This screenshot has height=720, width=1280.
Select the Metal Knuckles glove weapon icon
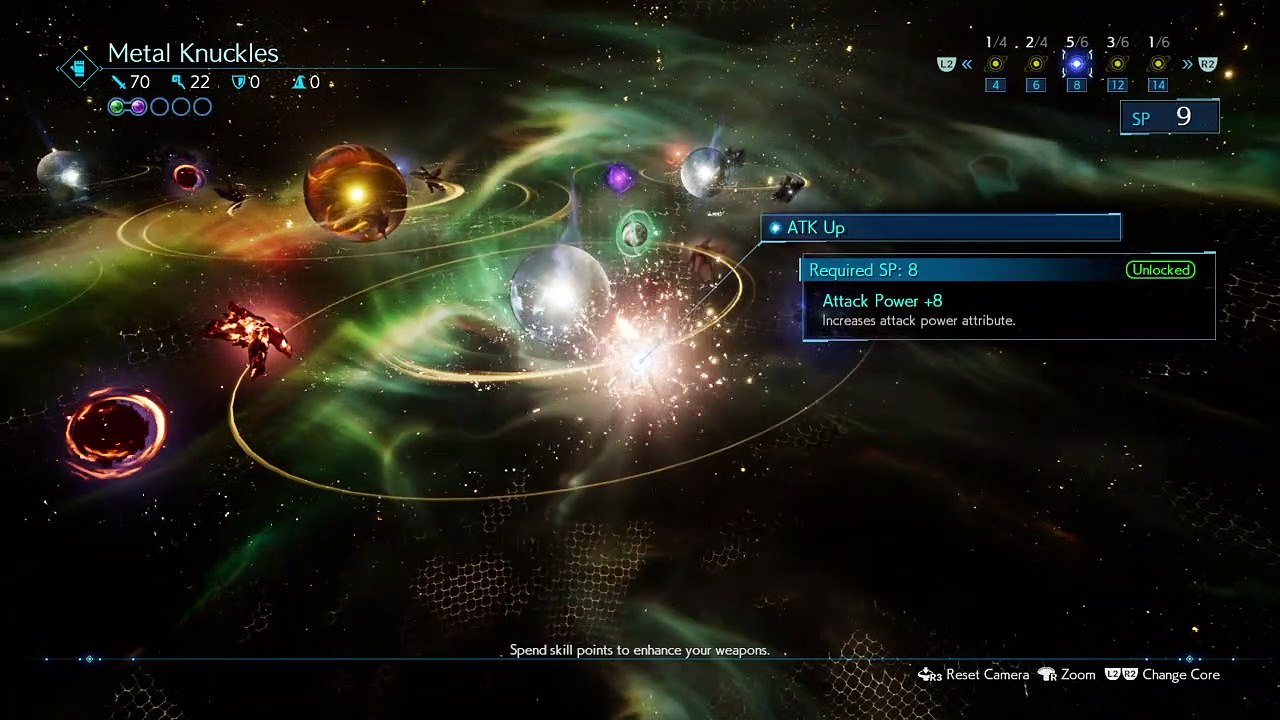(x=77, y=68)
